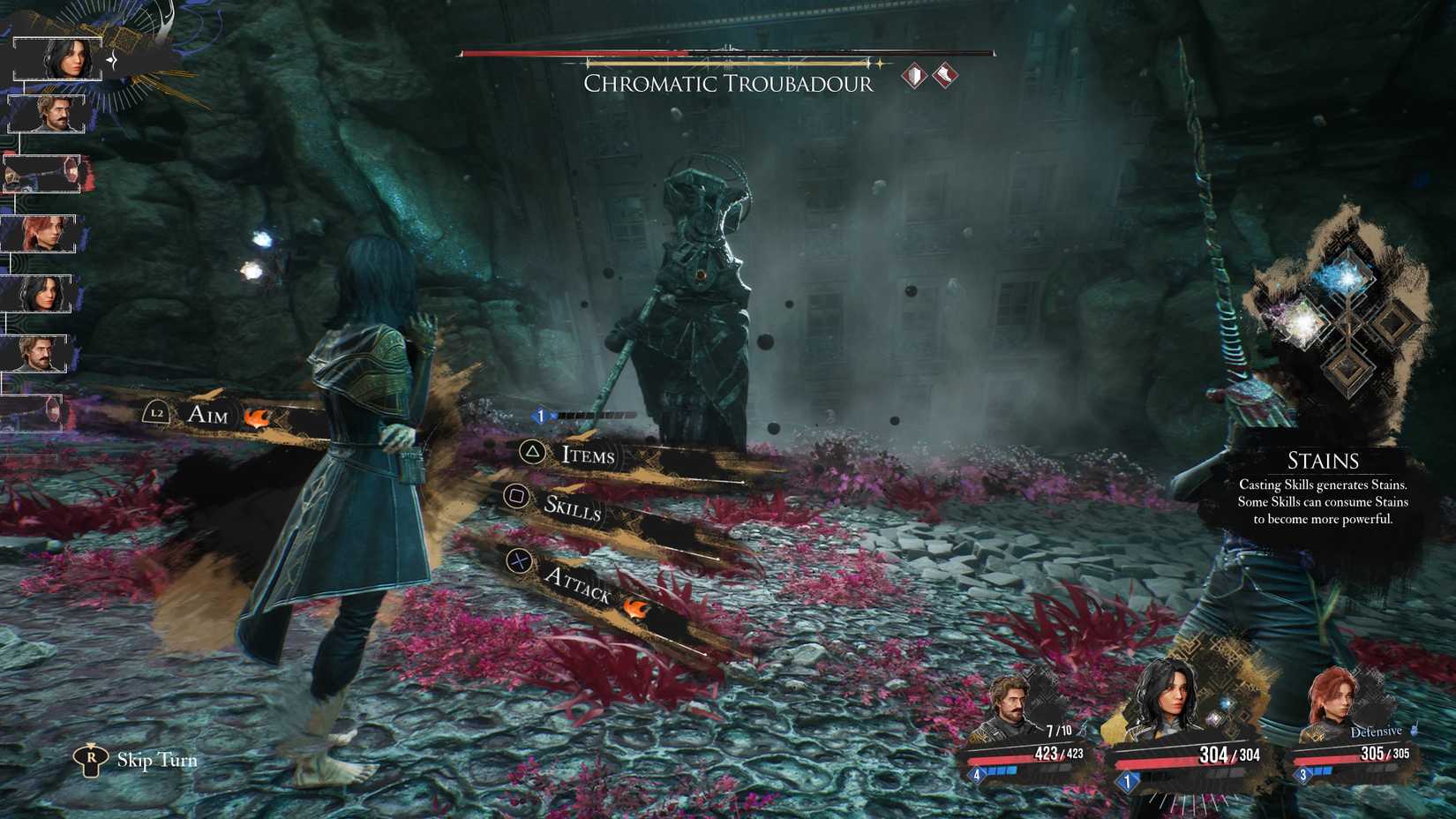Select the Aim command
The image size is (1456, 819).
pyautogui.click(x=208, y=414)
